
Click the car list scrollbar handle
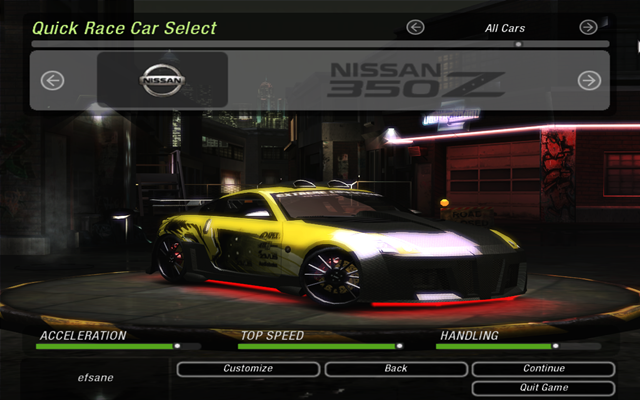(x=518, y=44)
